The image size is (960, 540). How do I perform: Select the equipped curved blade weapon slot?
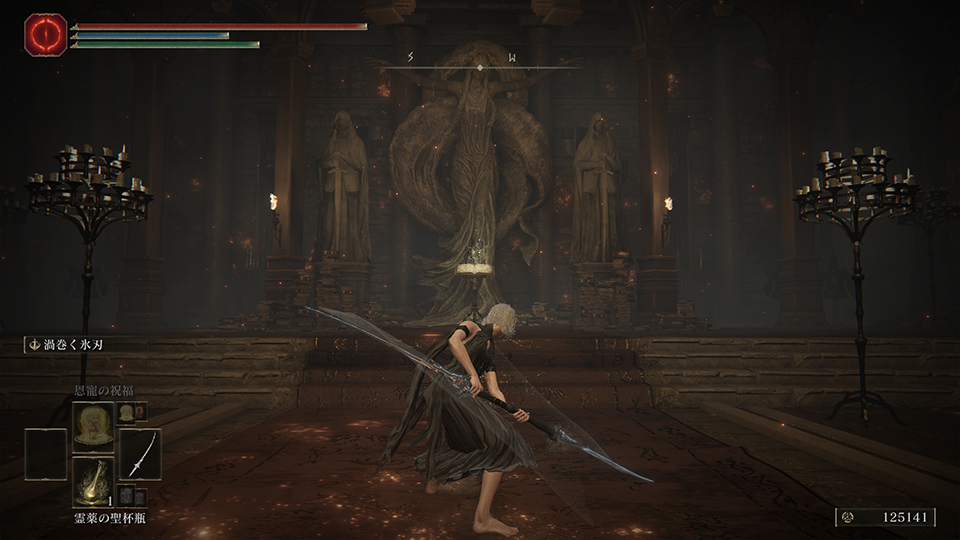(140, 453)
